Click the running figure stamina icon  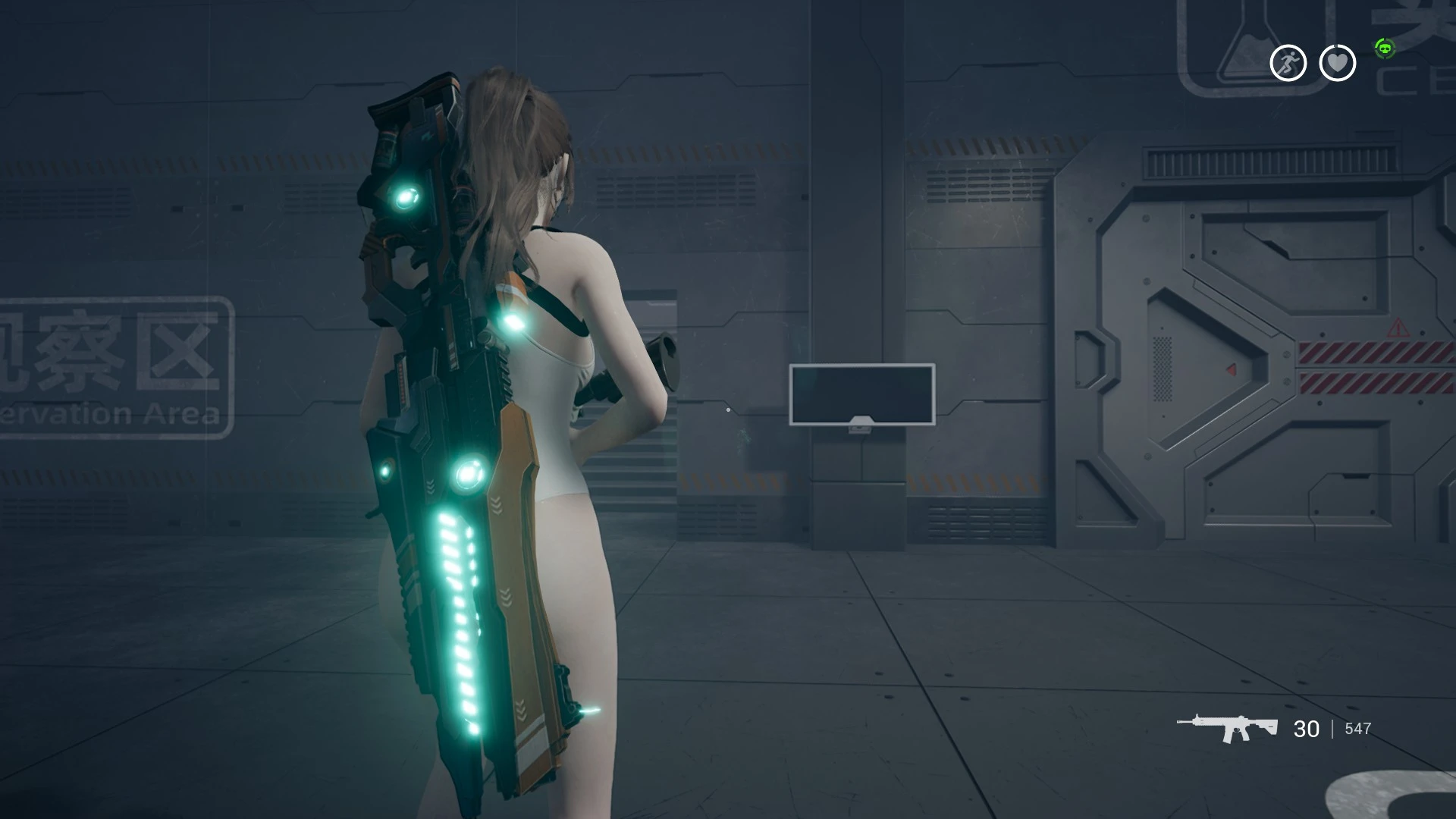[x=1288, y=63]
